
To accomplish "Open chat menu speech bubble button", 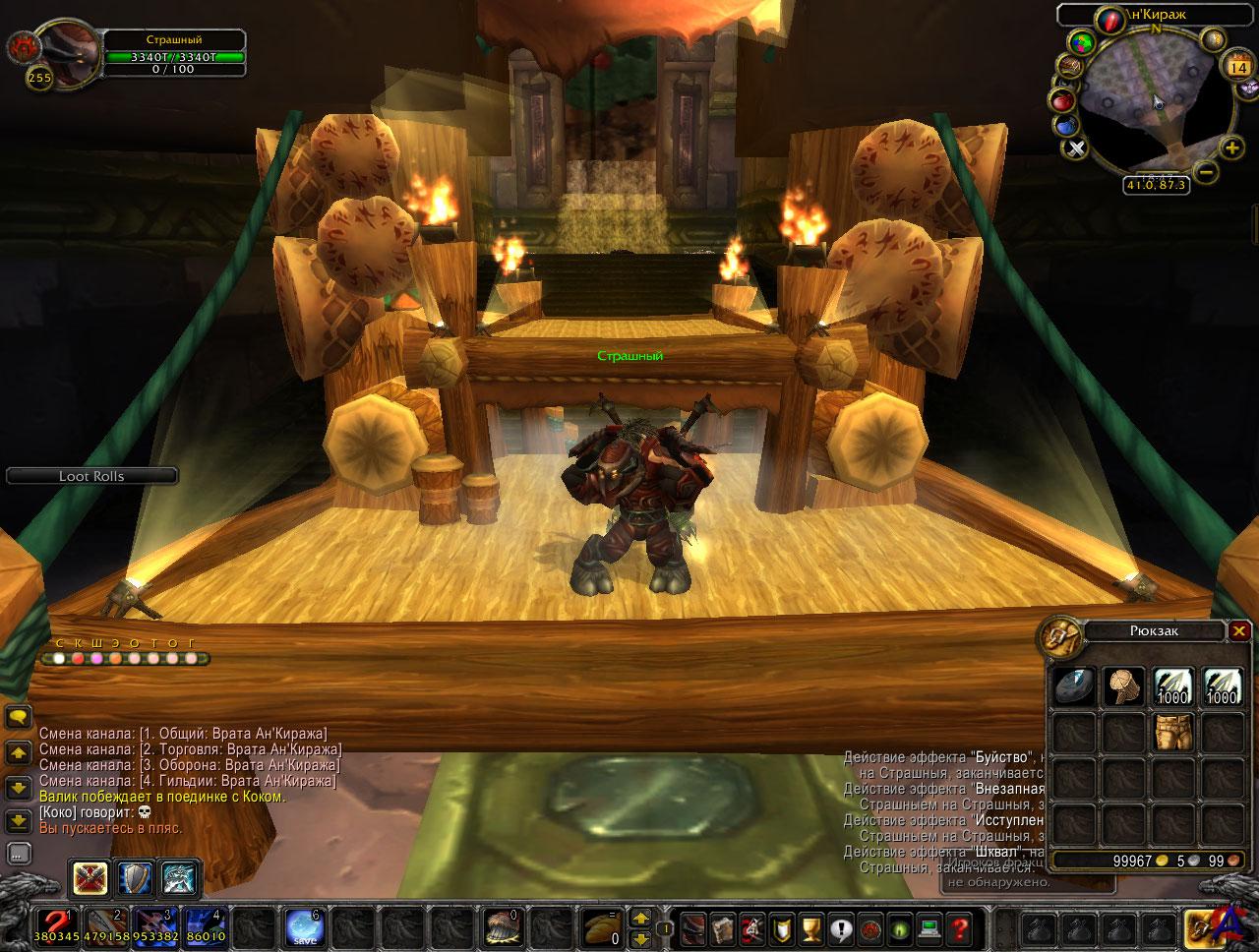I will 18,715.
